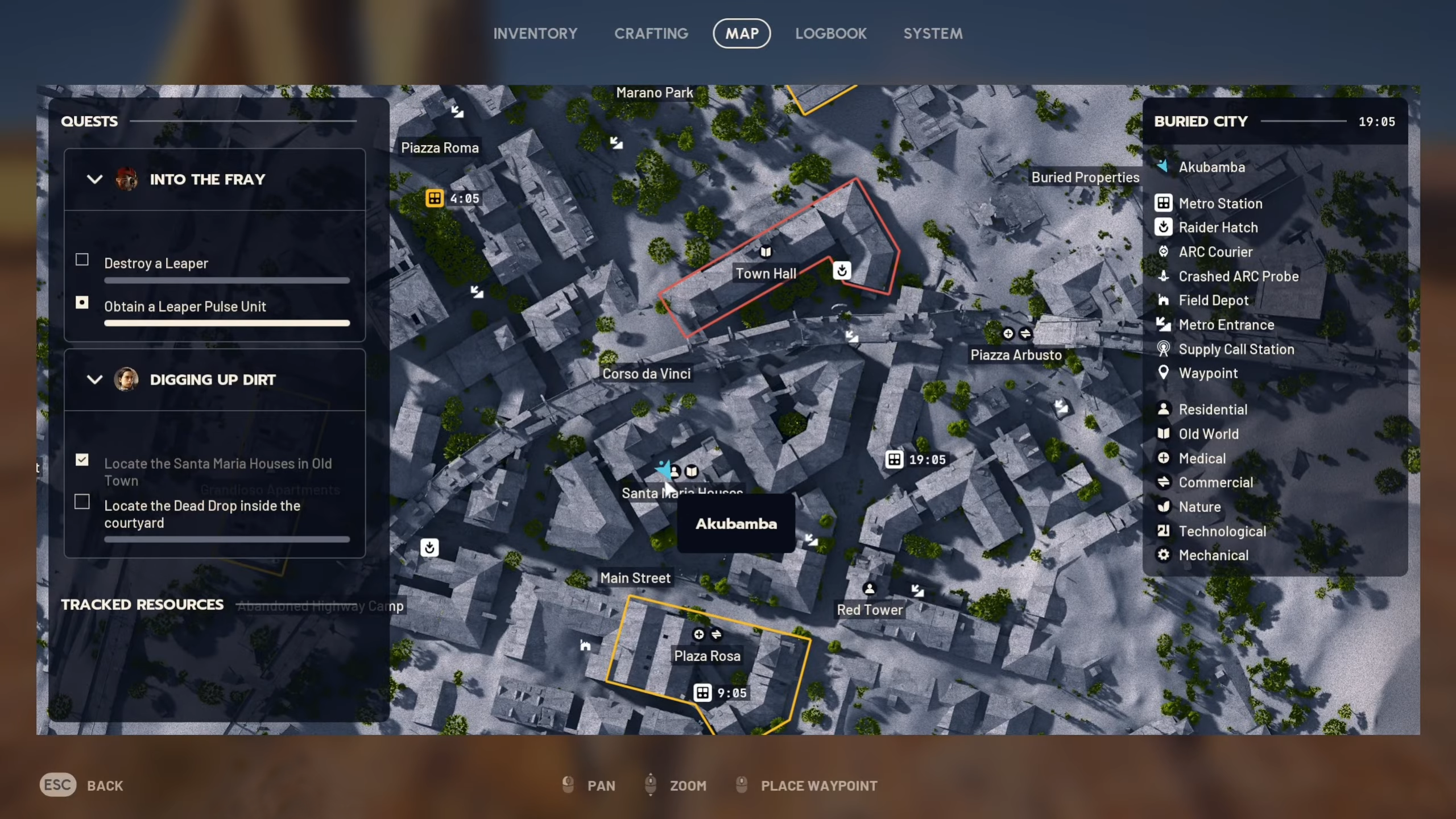Collapse the Into the Fray quest
Image resolution: width=1456 pixels, height=819 pixels.
[94, 179]
